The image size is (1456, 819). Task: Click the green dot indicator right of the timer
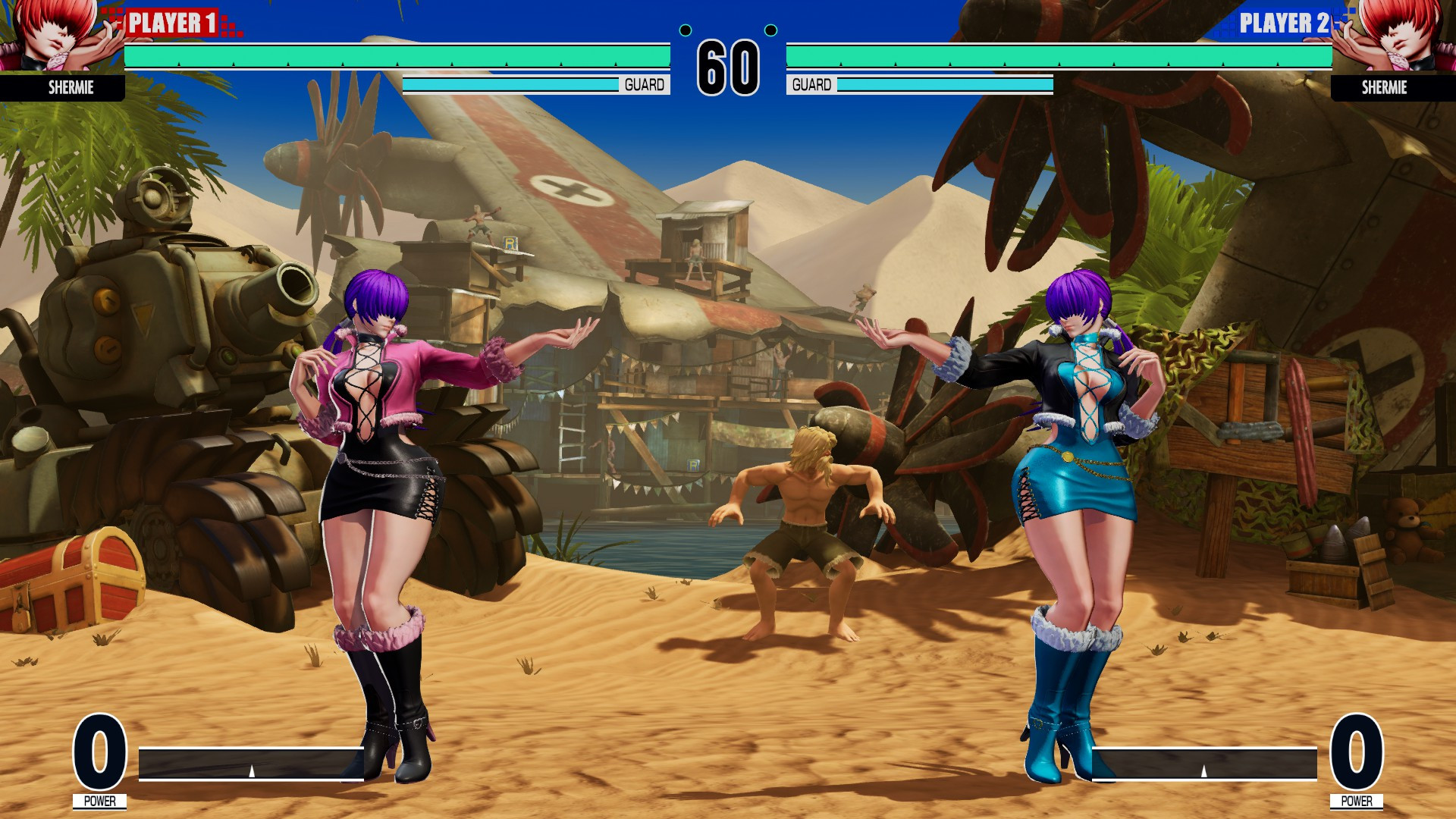(771, 31)
